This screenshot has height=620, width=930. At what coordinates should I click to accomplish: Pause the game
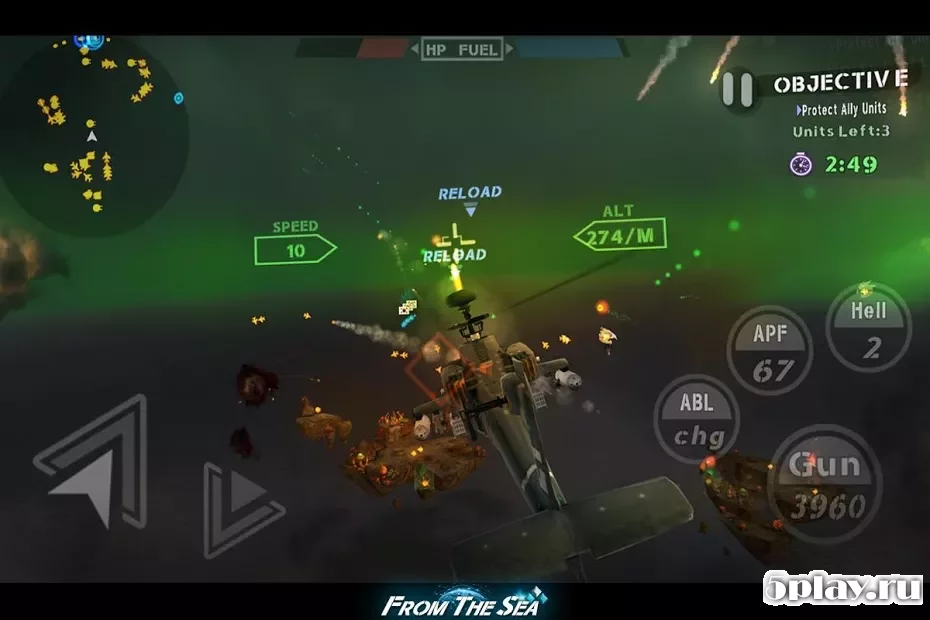(x=738, y=90)
